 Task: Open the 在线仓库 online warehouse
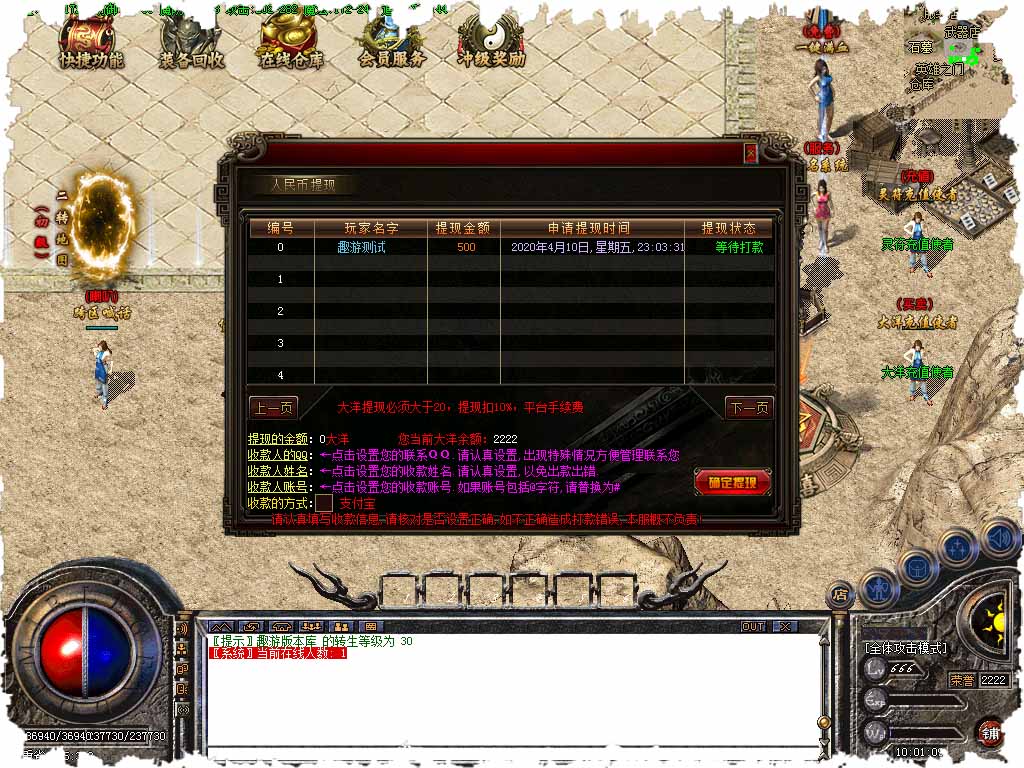[292, 42]
